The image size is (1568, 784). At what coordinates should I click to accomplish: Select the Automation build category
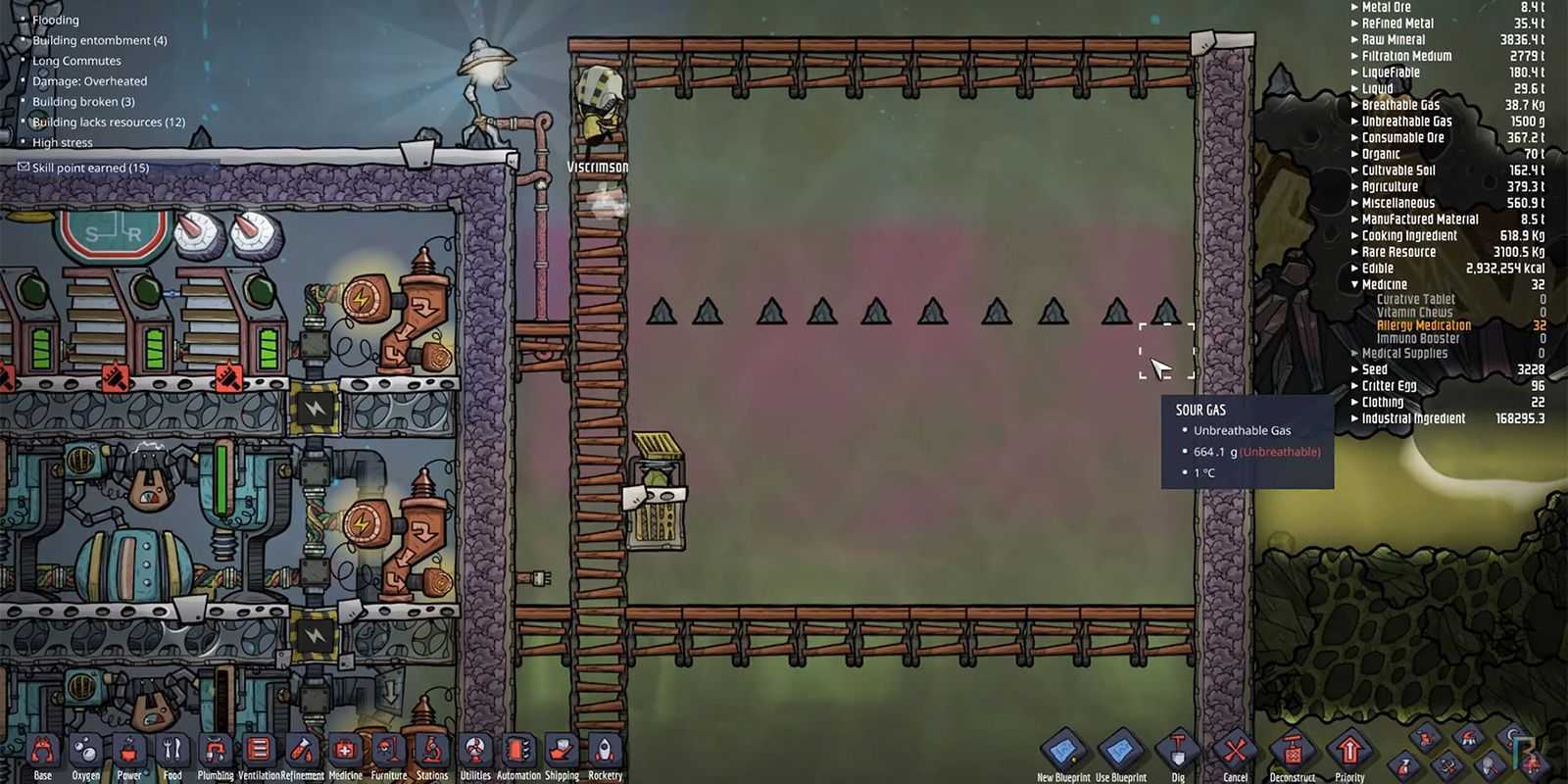click(518, 754)
